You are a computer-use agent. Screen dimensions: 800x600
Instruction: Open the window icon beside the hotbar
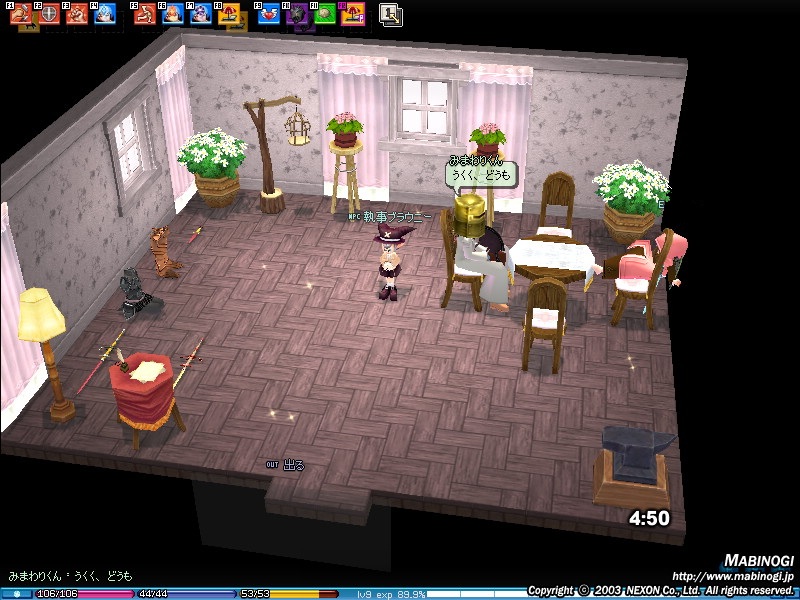click(391, 14)
